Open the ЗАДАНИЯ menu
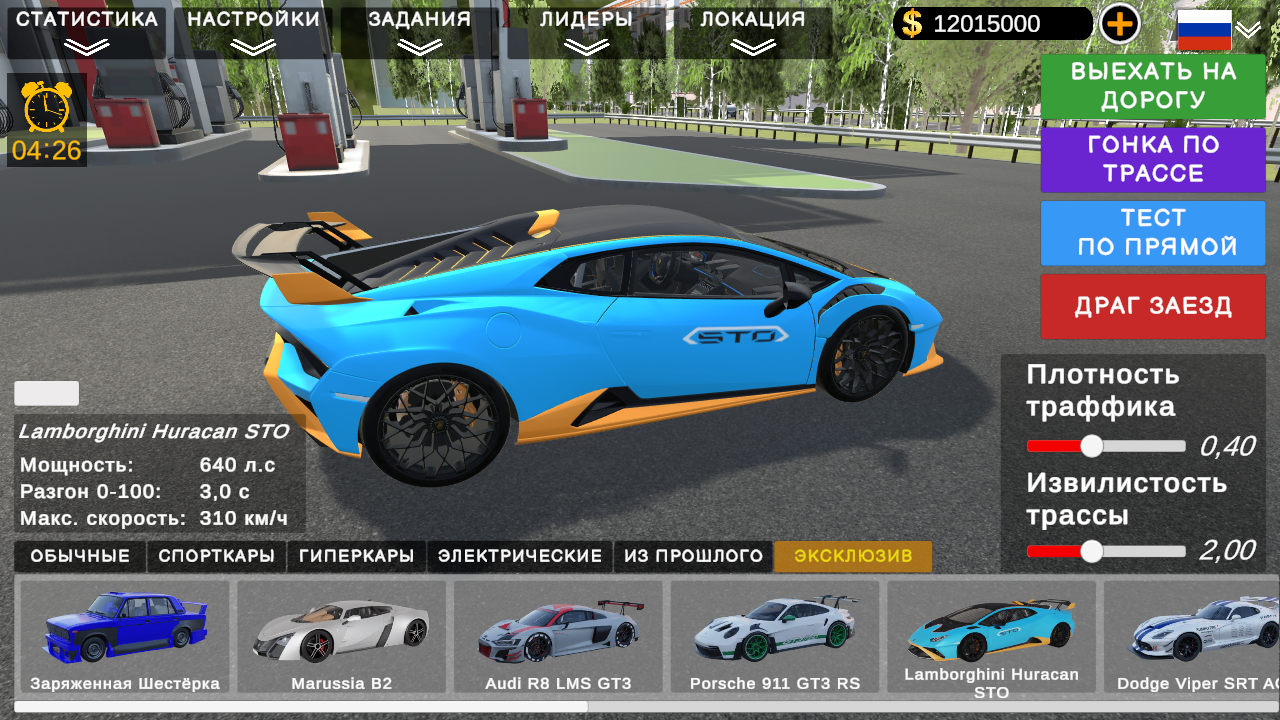1280x720 pixels. point(417,17)
